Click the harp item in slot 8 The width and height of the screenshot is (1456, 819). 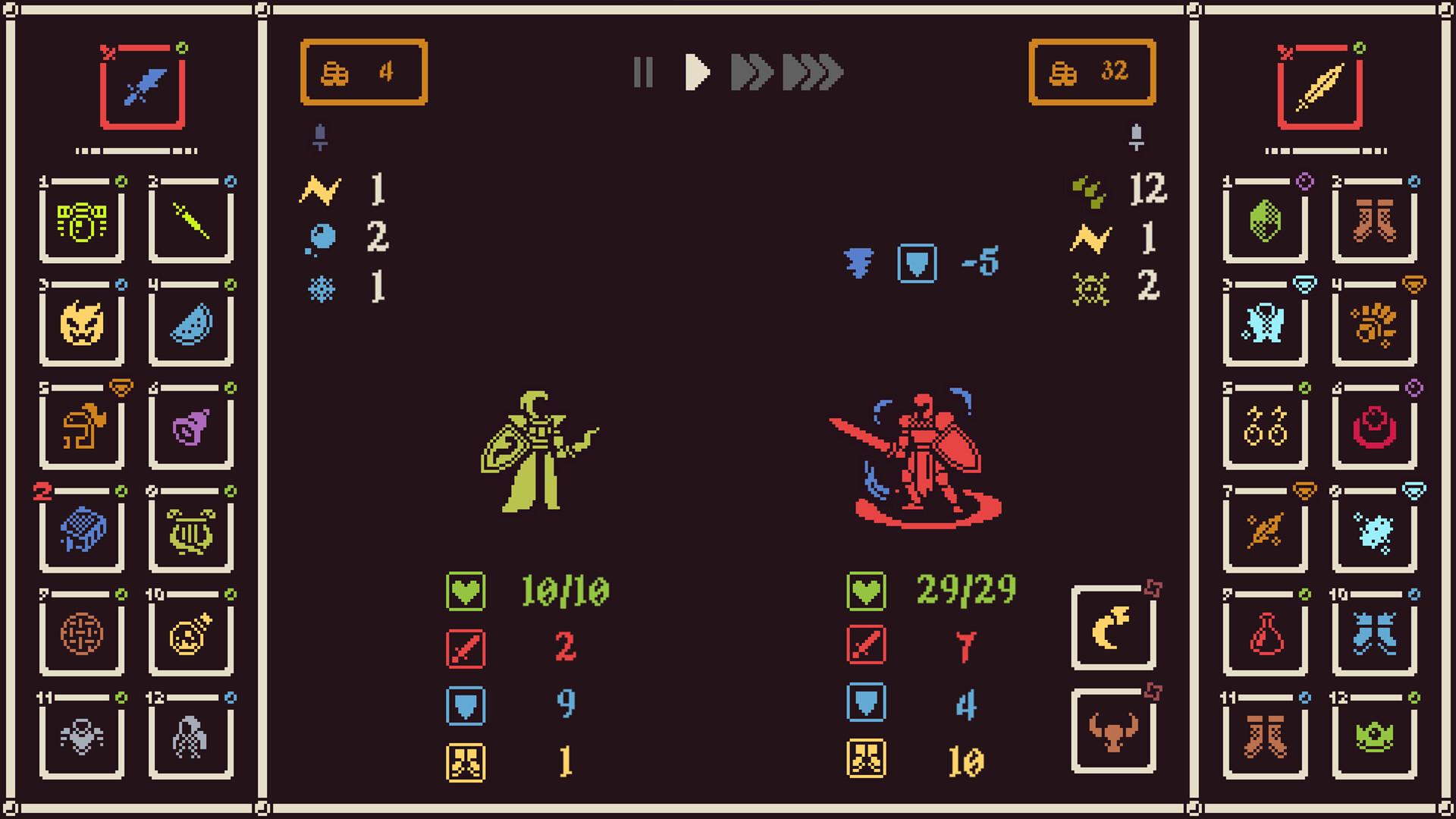tap(191, 531)
